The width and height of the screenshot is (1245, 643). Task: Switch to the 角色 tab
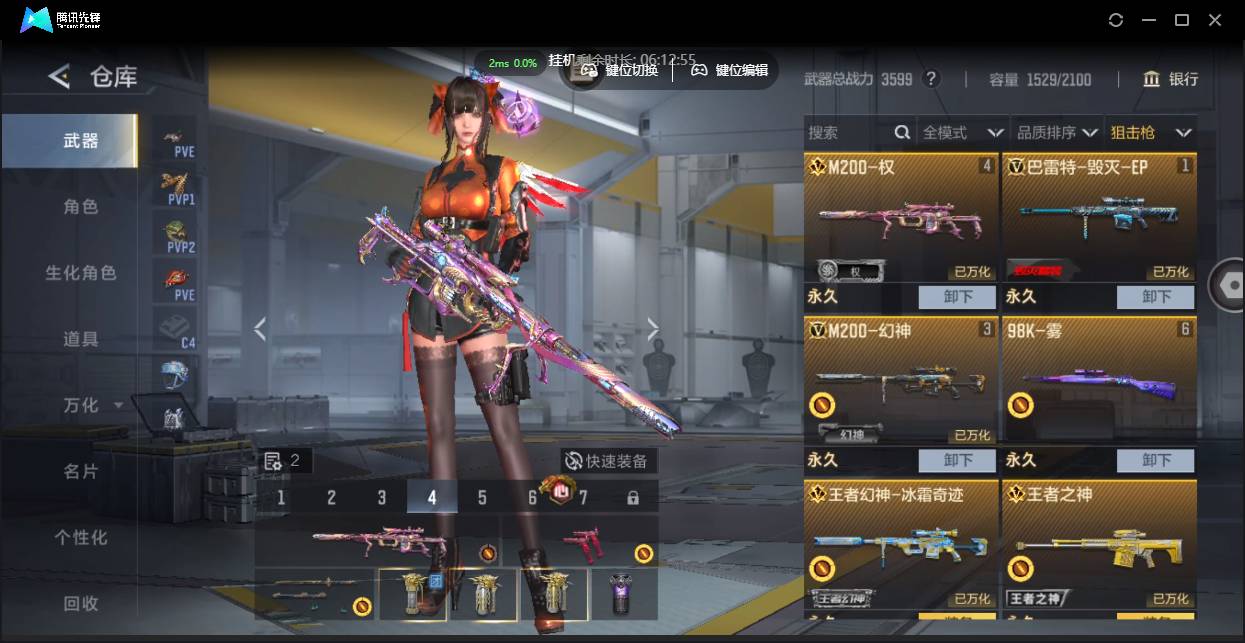pos(81,207)
